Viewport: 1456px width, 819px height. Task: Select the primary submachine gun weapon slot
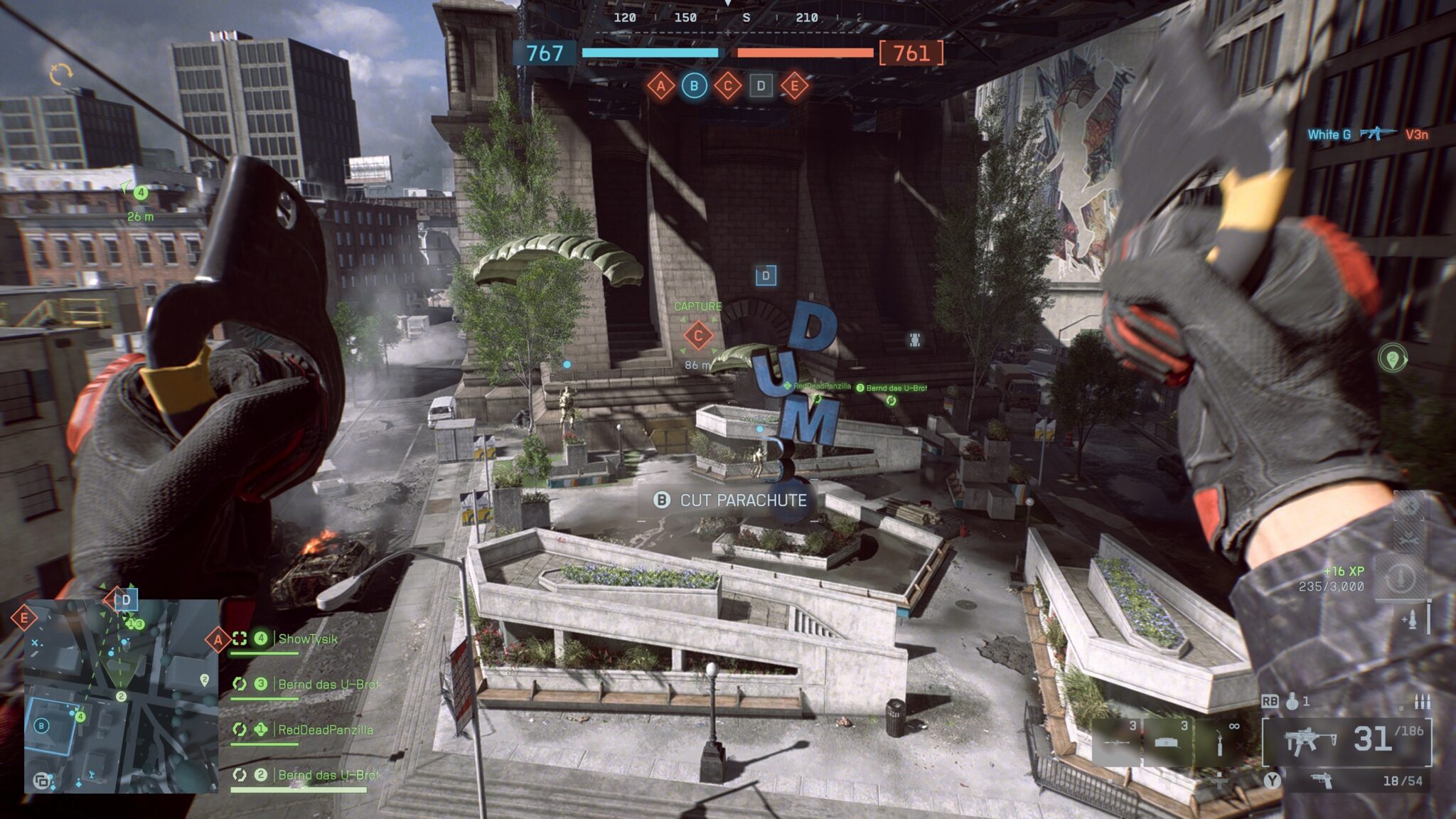pyautogui.click(x=1307, y=740)
